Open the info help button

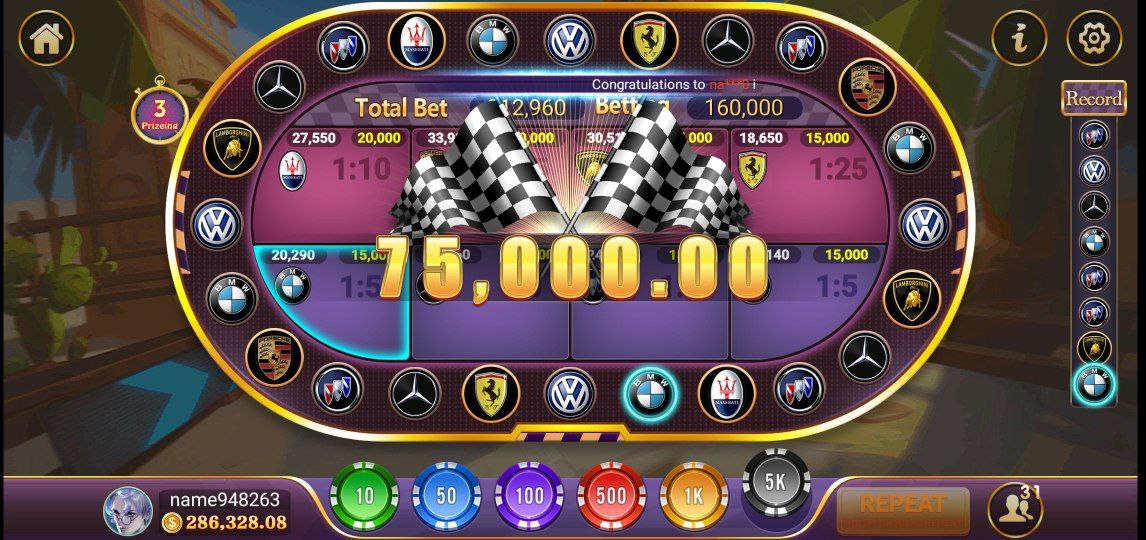click(1019, 38)
